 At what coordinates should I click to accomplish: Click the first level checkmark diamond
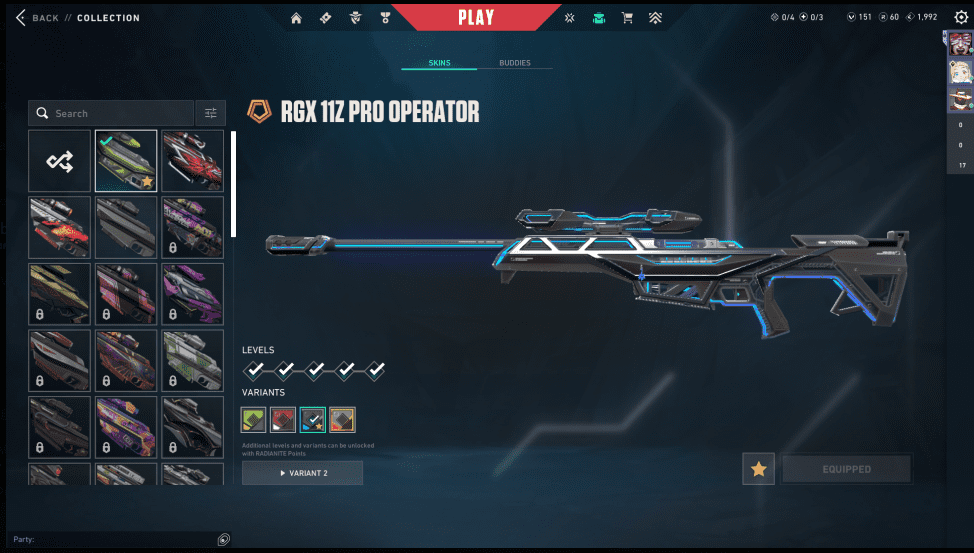[x=256, y=371]
